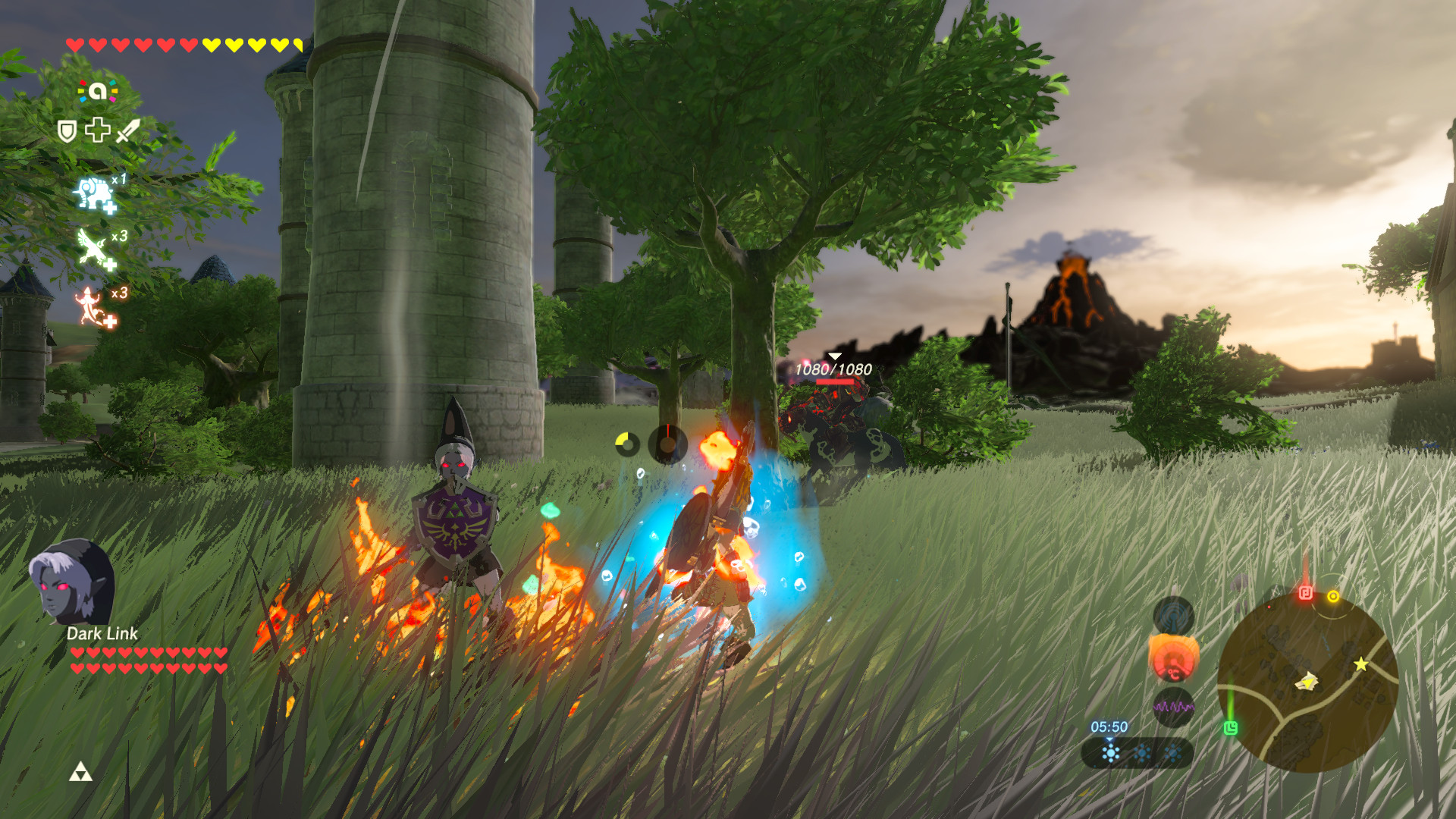This screenshot has width=1456, height=819.
Task: Click the purple noise meter icon
Action: click(1173, 707)
